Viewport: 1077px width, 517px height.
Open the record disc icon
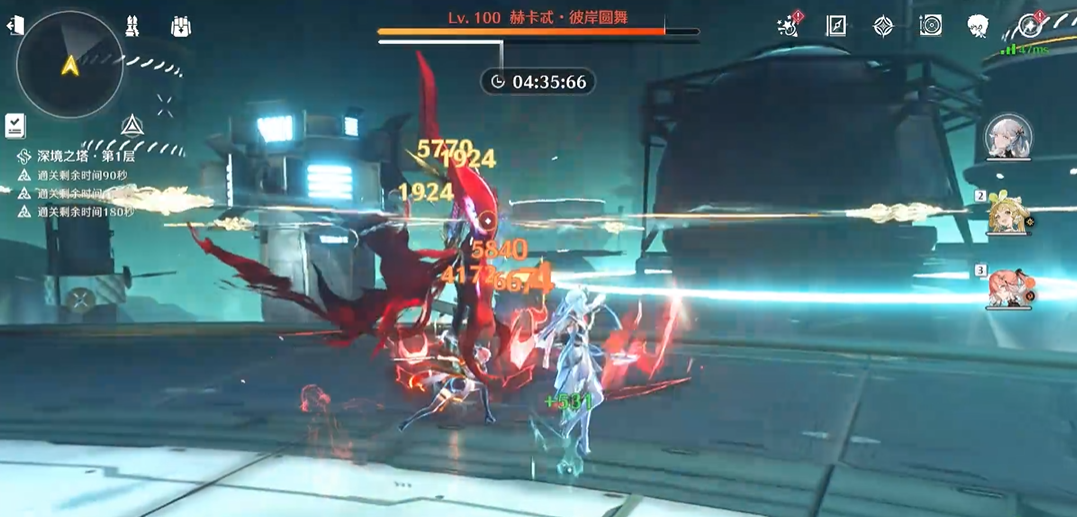click(931, 26)
